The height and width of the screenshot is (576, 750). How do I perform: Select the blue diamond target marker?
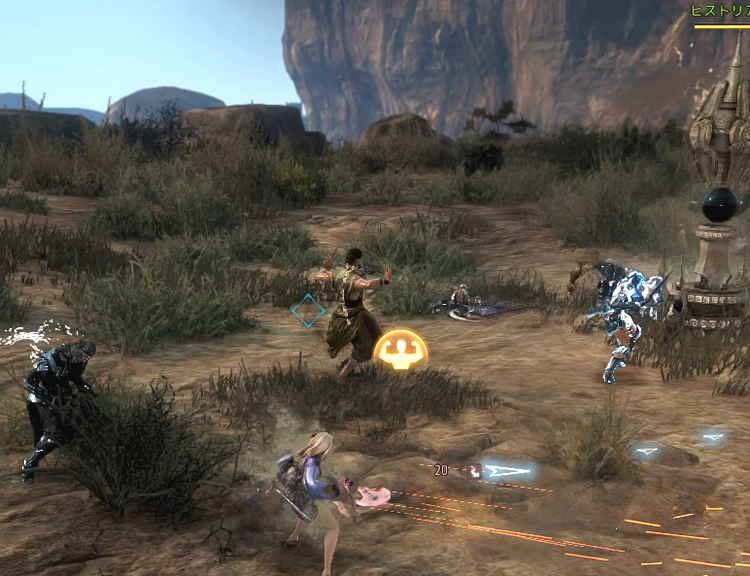point(308,311)
